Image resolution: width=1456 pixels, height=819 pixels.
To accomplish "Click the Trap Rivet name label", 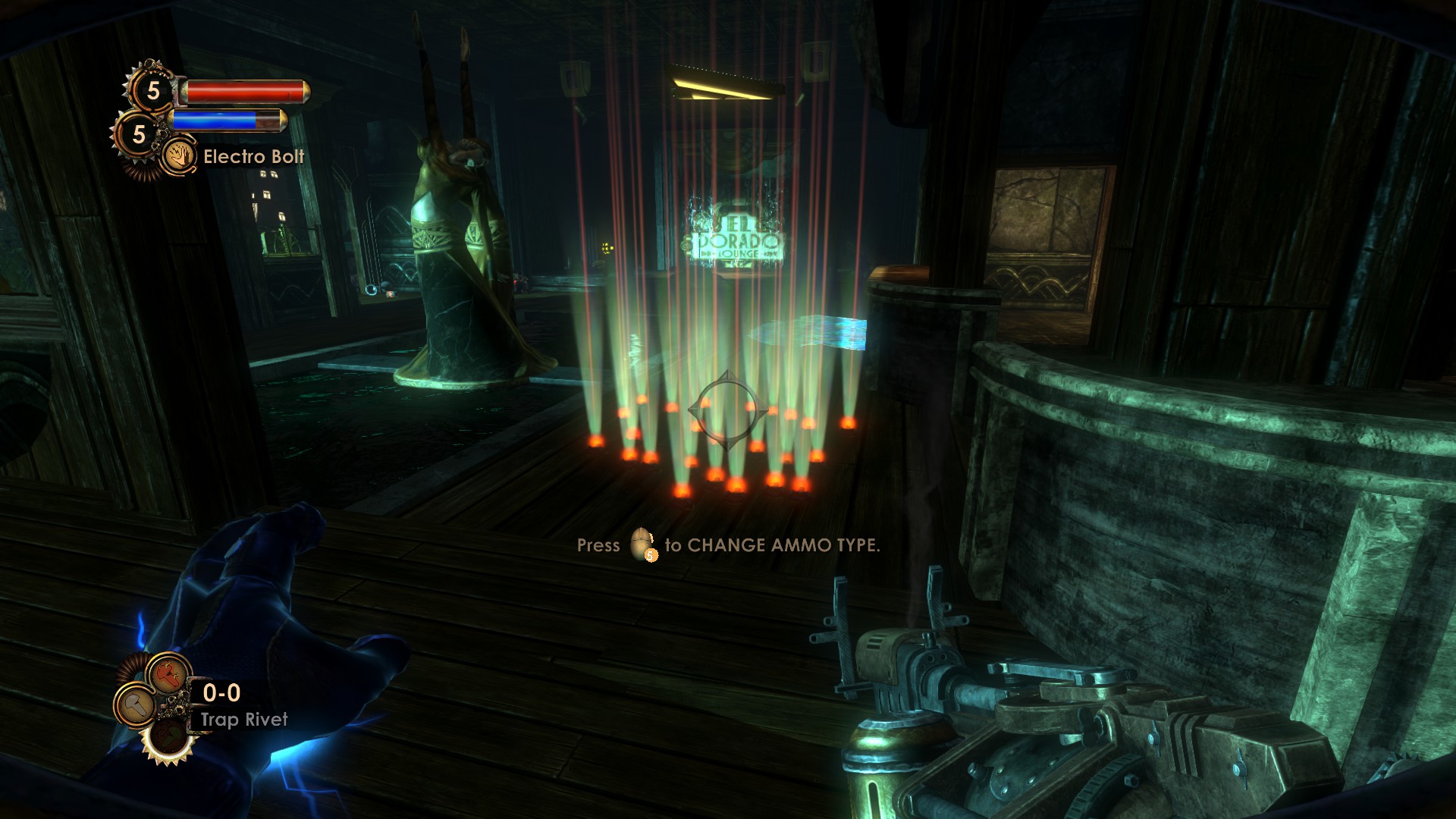I will (x=244, y=719).
